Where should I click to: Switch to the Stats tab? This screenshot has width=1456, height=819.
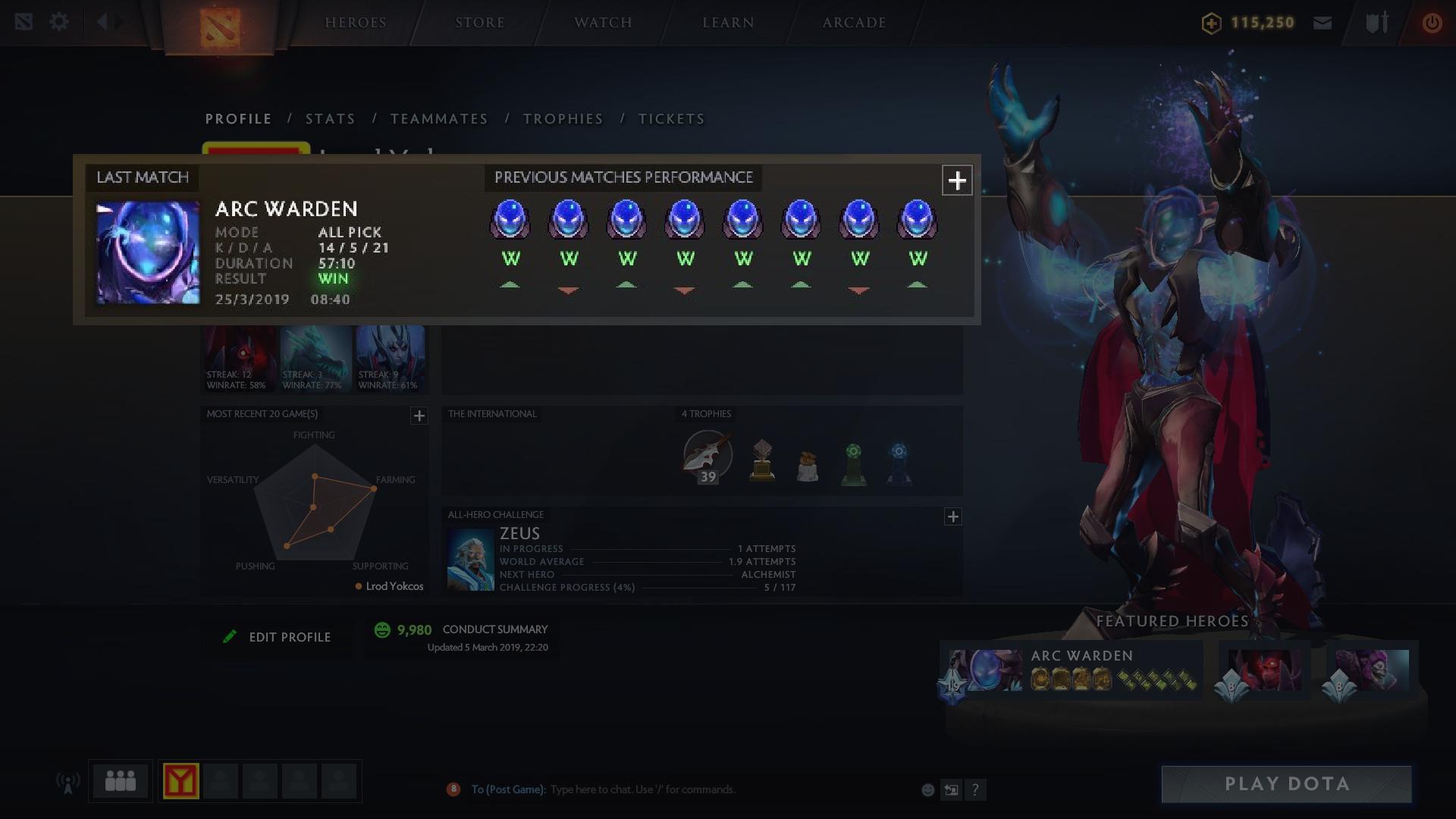[330, 119]
